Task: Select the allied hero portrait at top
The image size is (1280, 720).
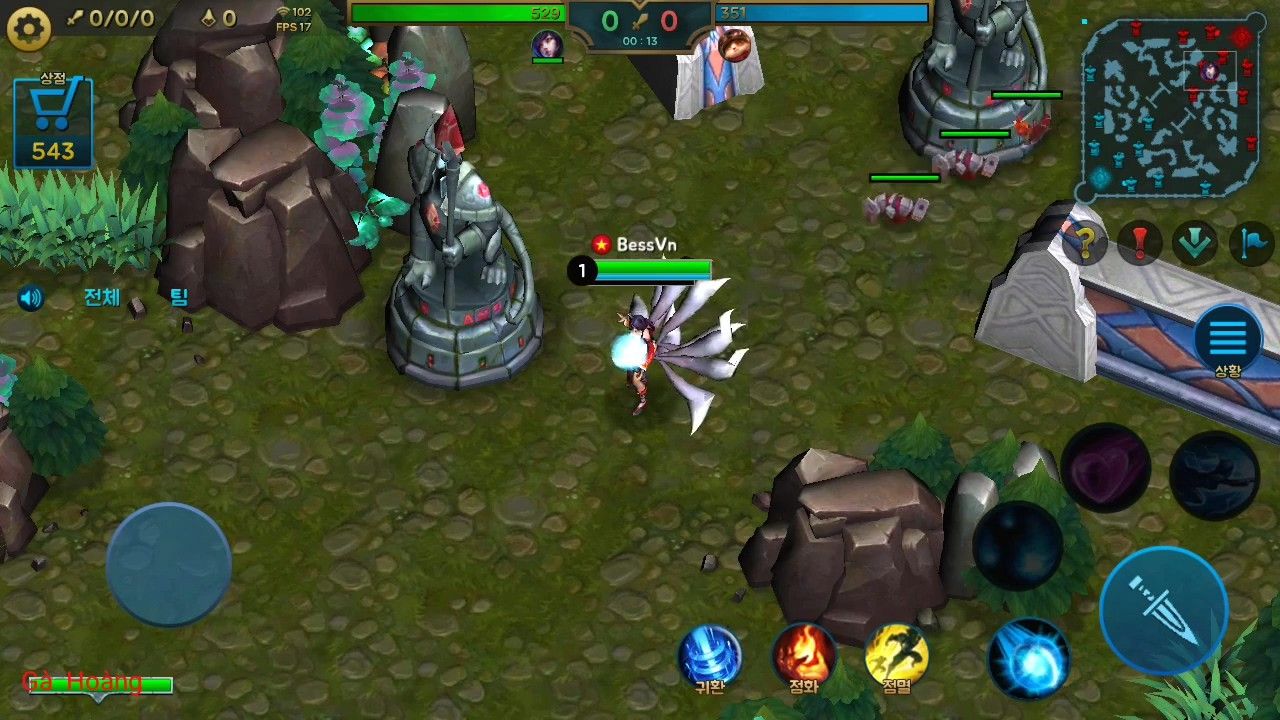Action: [547, 44]
